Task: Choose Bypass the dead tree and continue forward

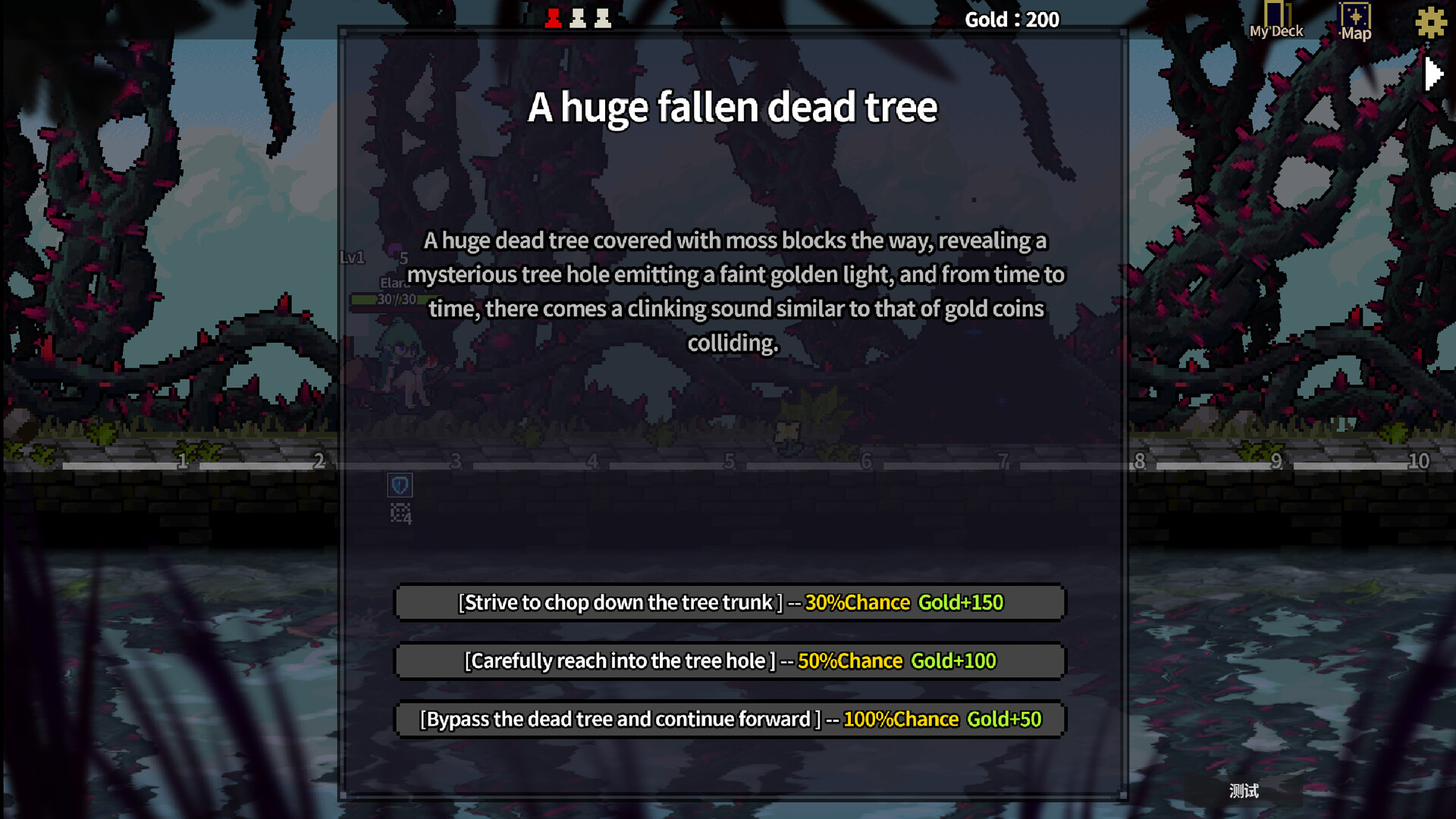Action: [x=730, y=719]
